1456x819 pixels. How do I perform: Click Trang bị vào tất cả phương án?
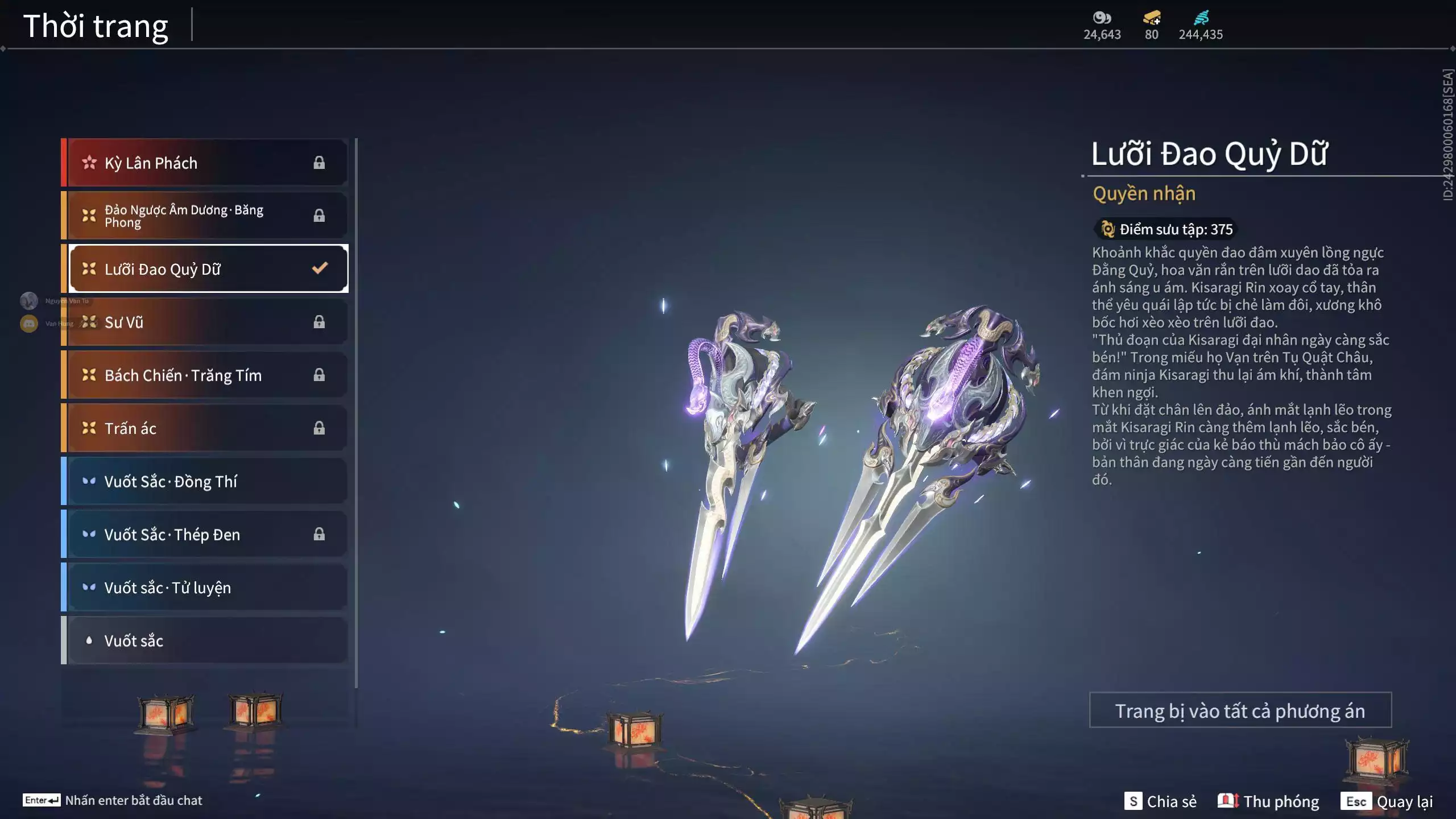point(1240,710)
